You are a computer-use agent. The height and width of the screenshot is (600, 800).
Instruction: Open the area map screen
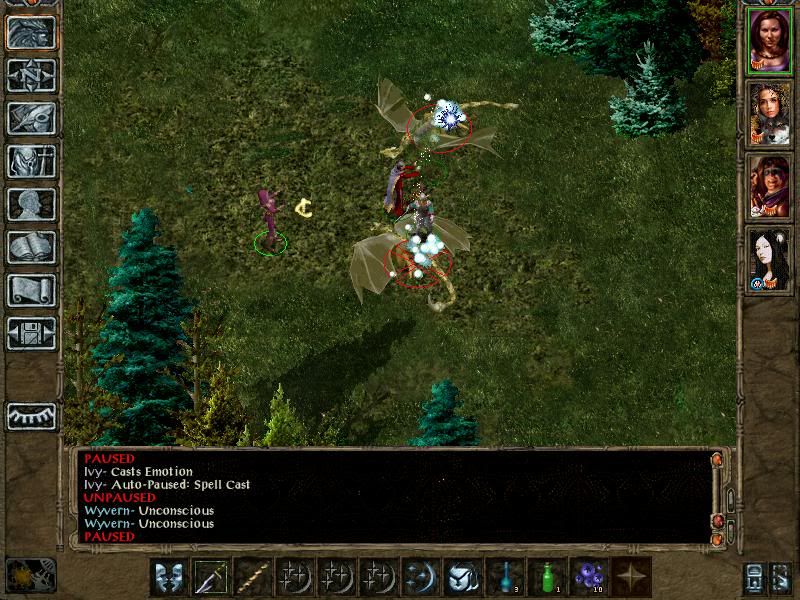coord(31,75)
